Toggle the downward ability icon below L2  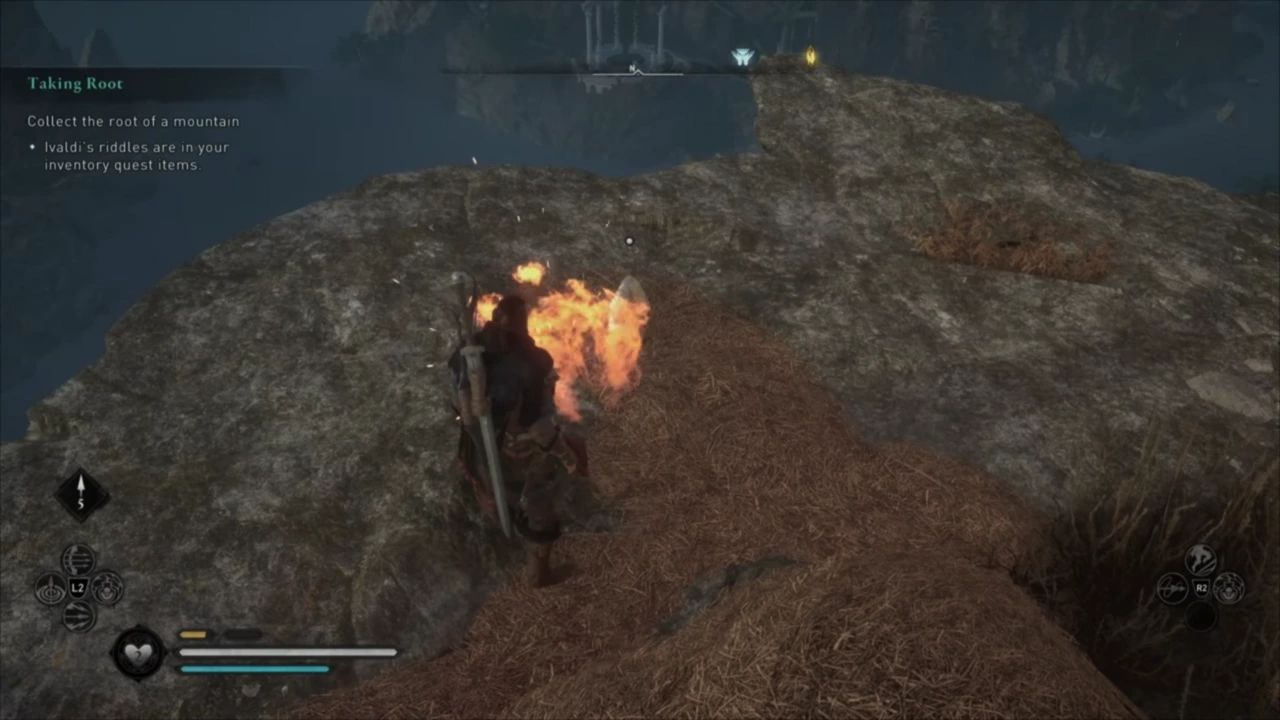click(x=78, y=616)
